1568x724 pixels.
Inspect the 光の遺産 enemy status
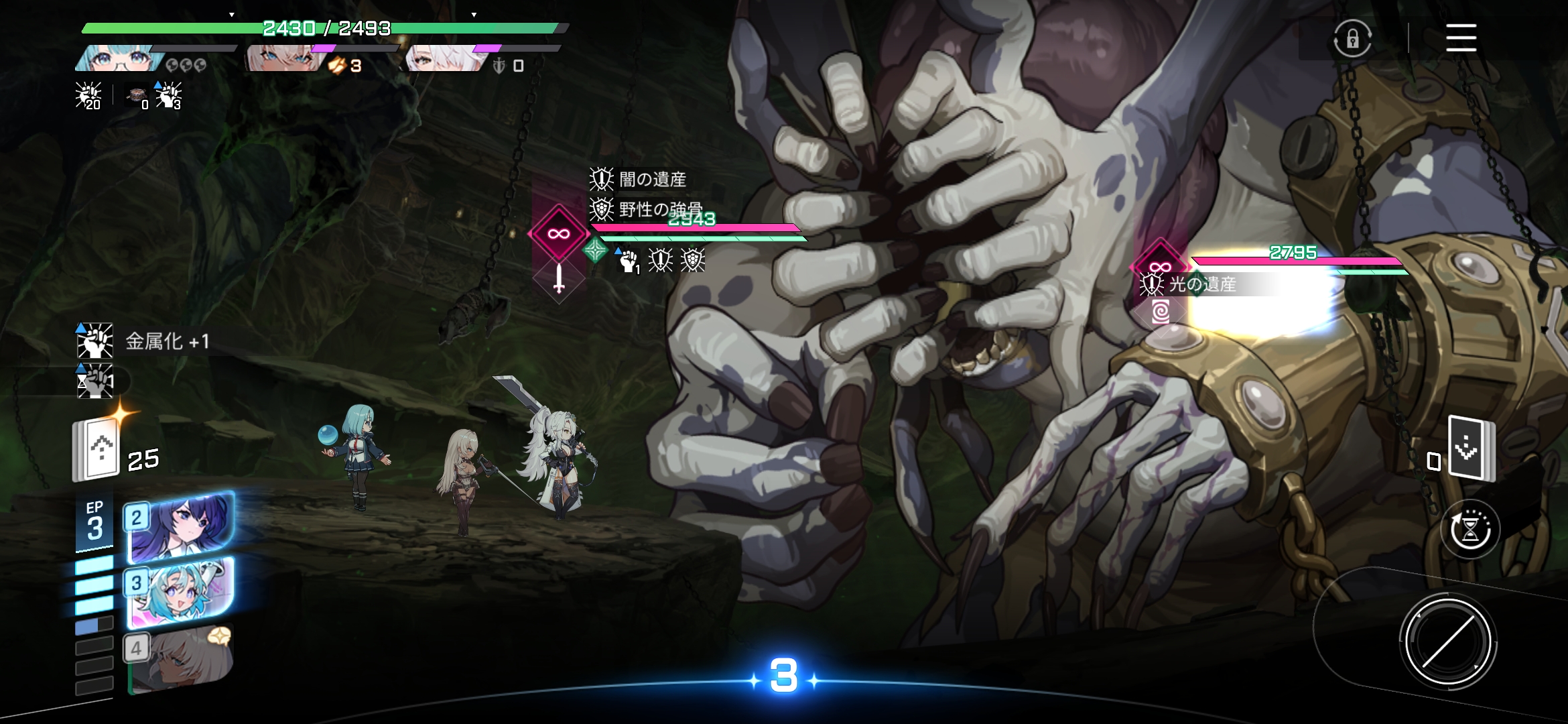1189,284
